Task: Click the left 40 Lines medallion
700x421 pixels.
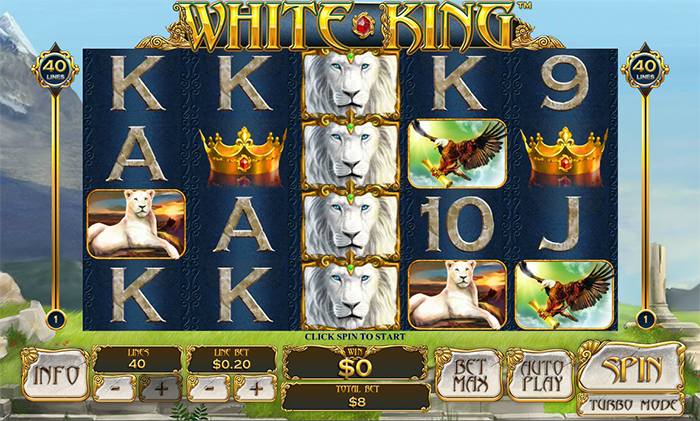Action: pyautogui.click(x=54, y=70)
